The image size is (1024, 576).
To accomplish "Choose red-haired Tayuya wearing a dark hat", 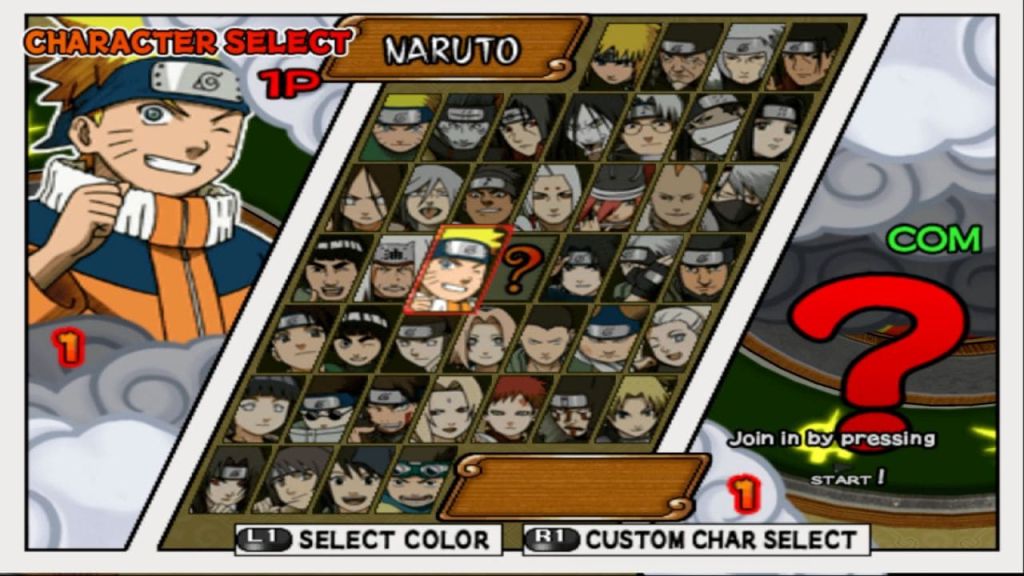I will click(x=615, y=199).
